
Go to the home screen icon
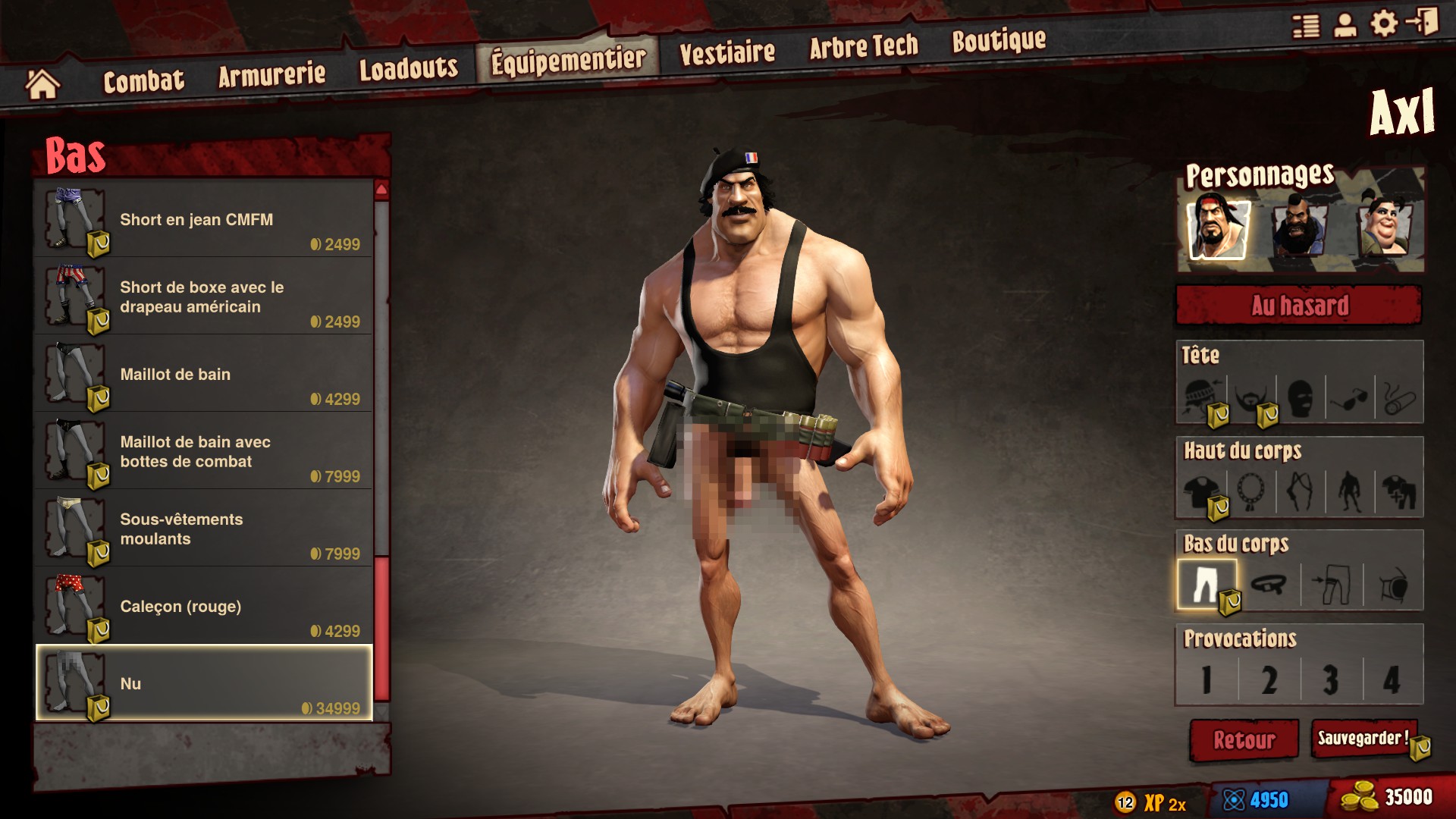point(42,84)
